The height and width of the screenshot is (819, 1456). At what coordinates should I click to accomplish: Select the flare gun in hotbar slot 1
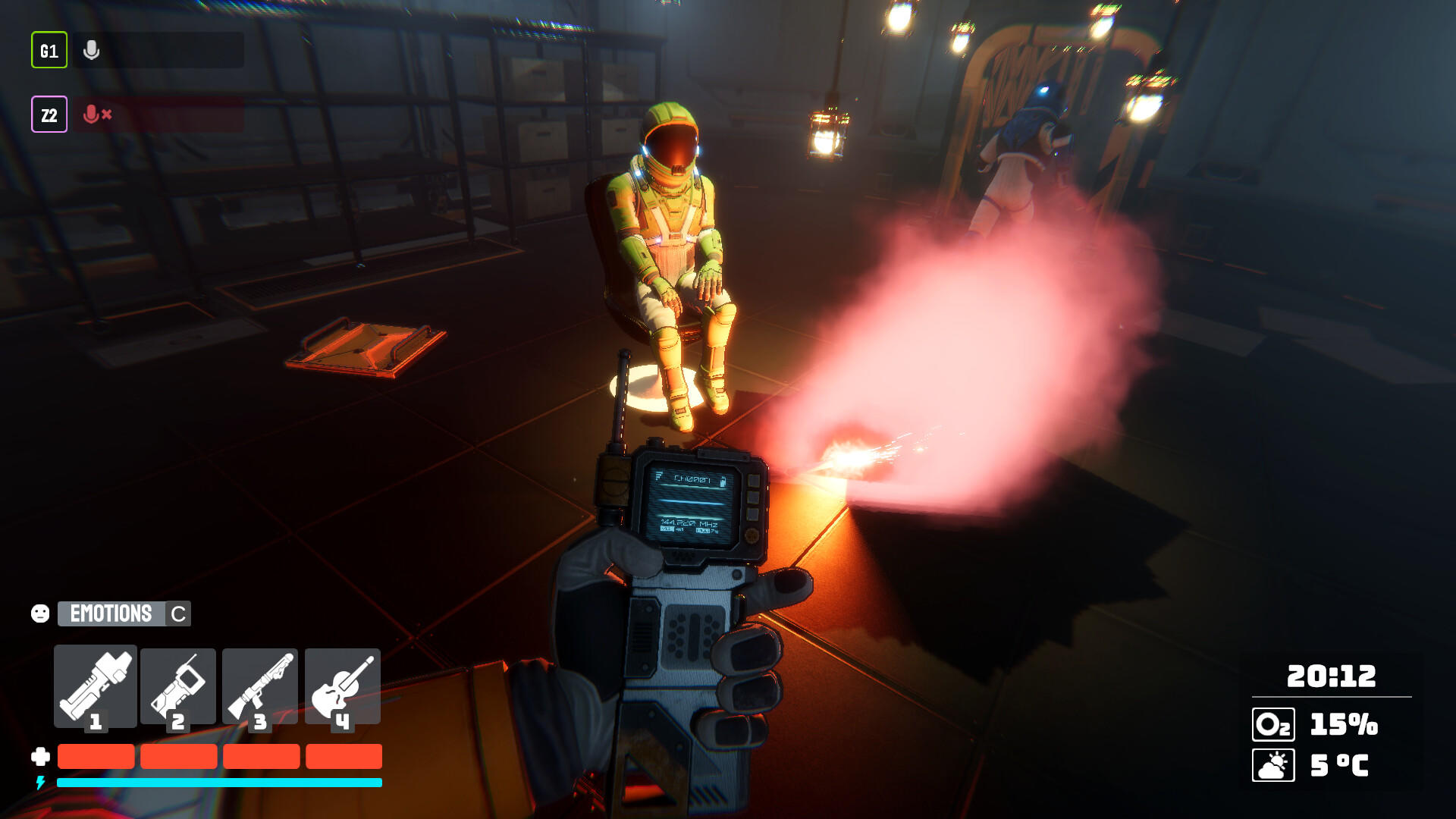95,686
